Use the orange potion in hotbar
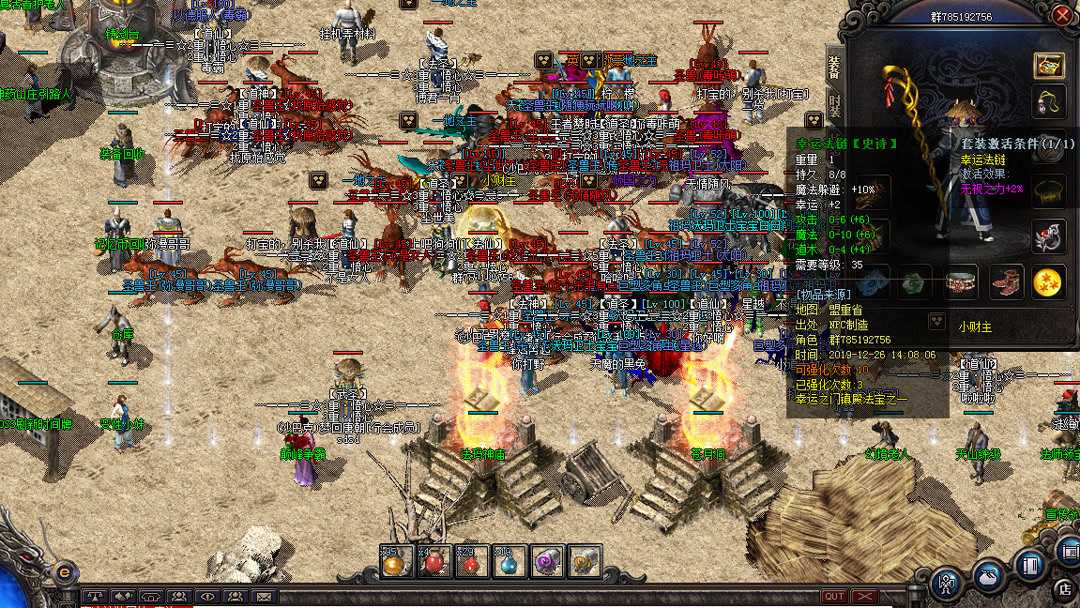The image size is (1080, 608). [394, 562]
